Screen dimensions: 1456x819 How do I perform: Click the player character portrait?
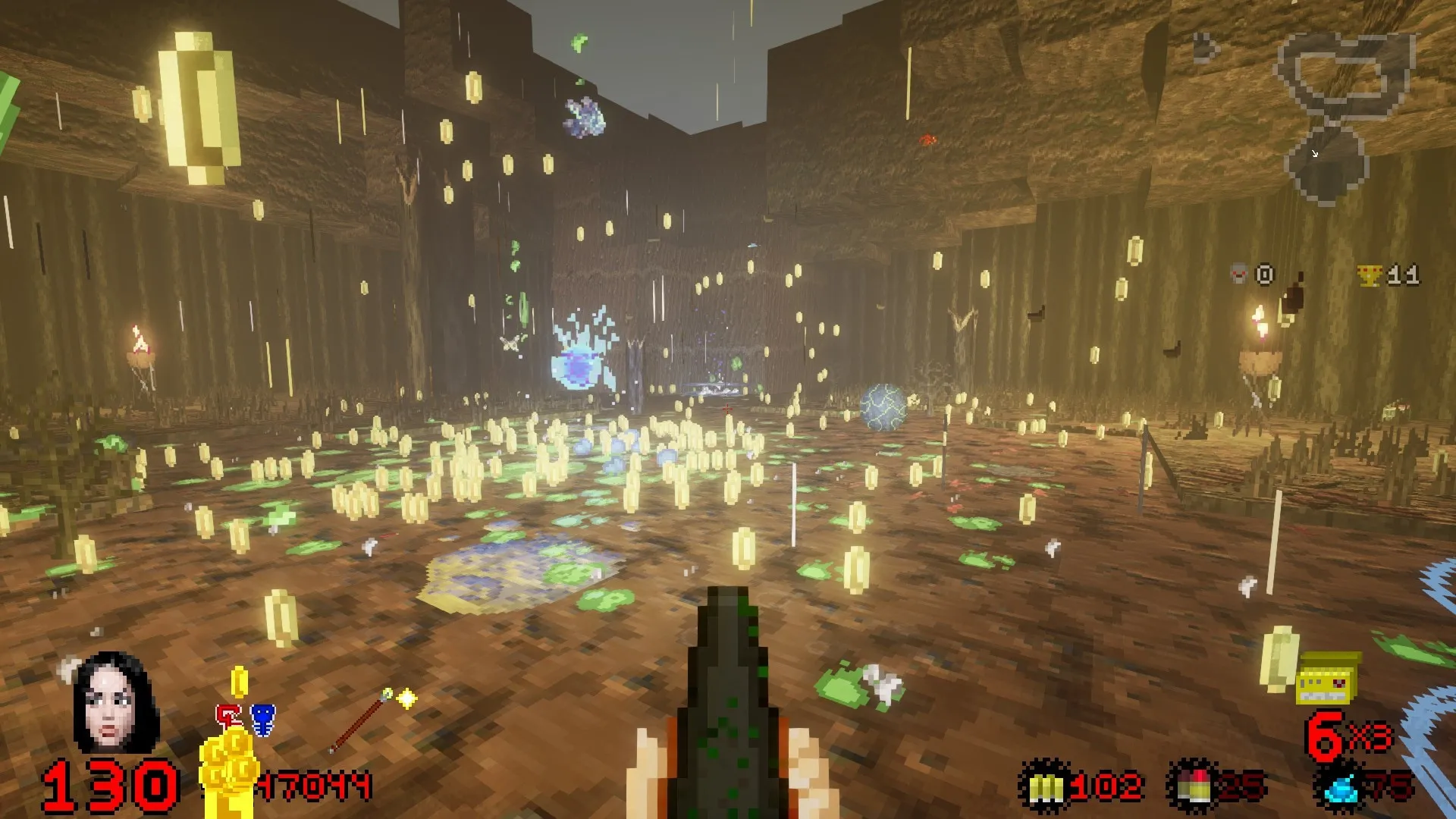click(116, 702)
